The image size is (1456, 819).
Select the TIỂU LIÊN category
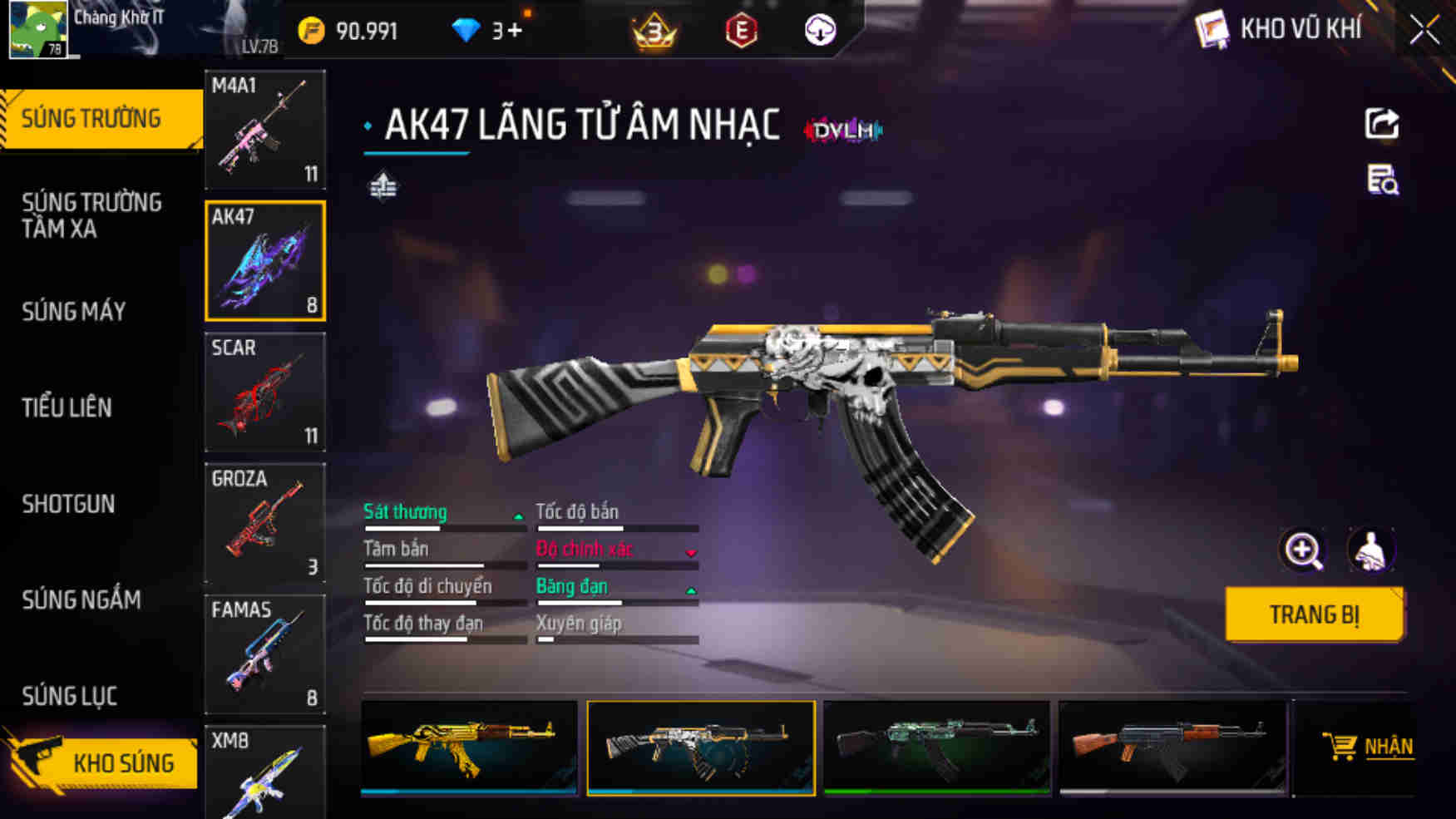tap(67, 407)
